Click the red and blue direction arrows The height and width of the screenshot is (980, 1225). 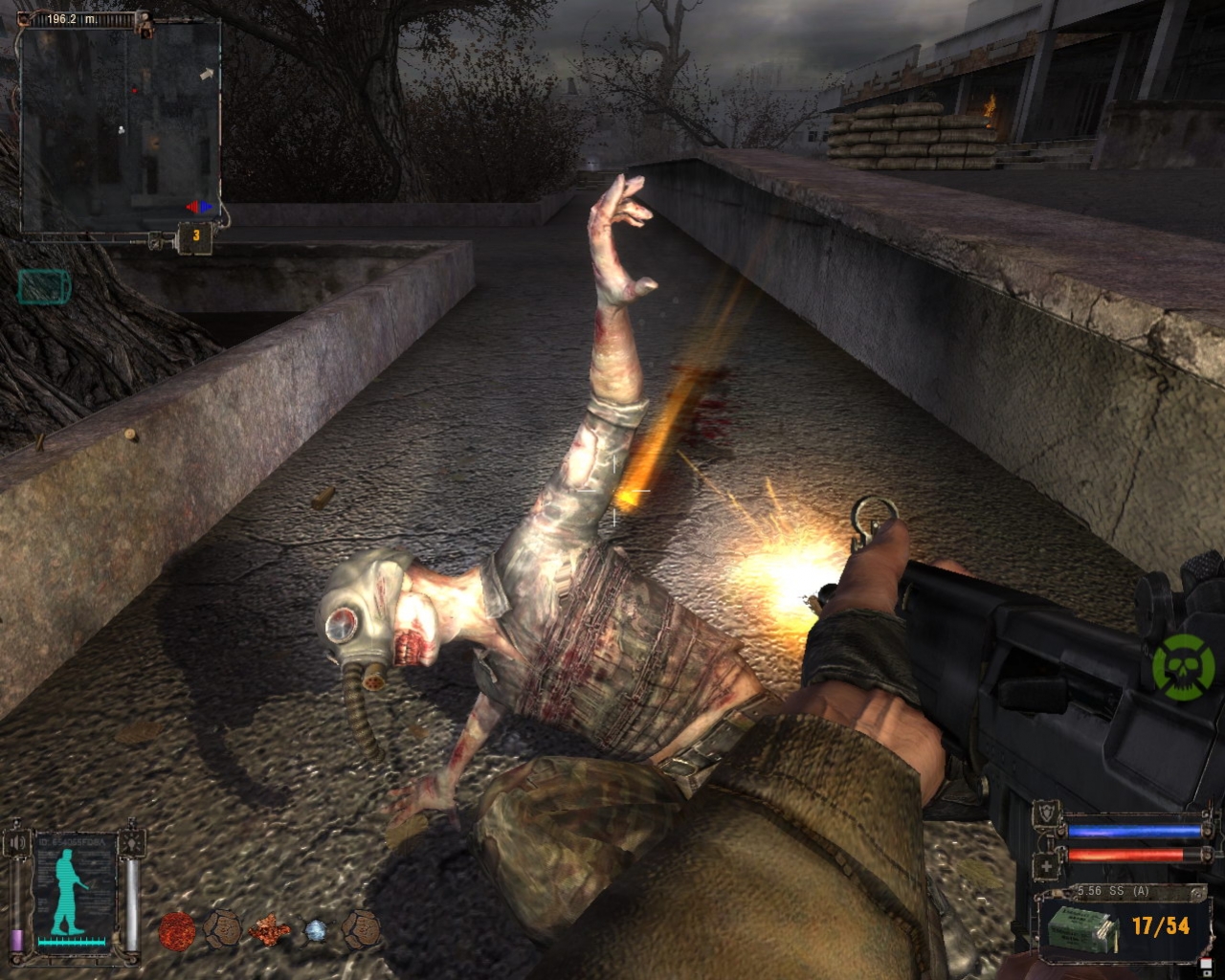(x=198, y=206)
